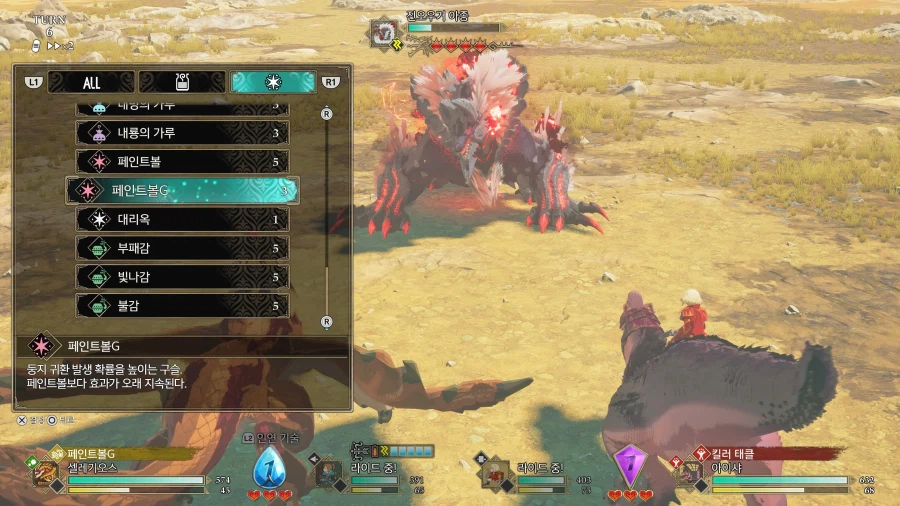
Task: Select the purple kinship crystal for 아야샤
Action: click(630, 466)
